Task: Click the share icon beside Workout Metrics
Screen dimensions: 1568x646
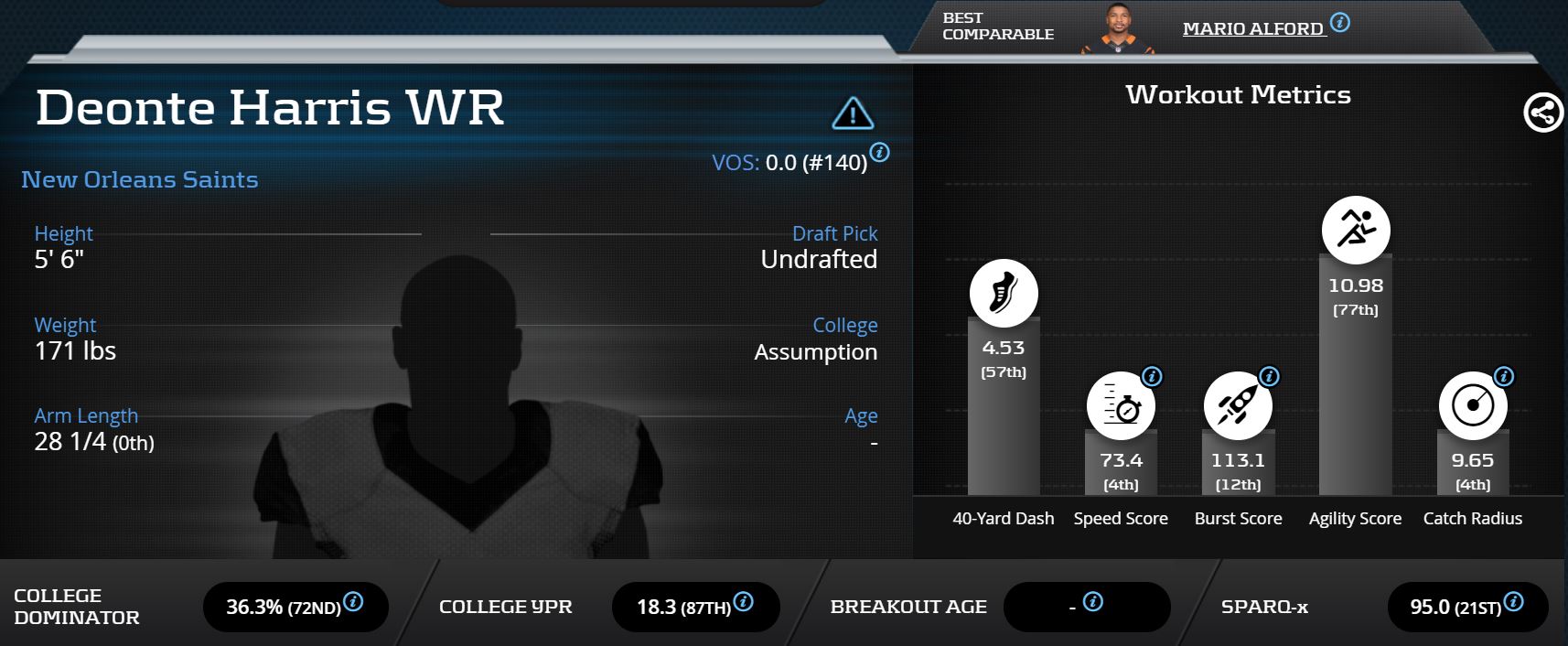Action: 1542,113
